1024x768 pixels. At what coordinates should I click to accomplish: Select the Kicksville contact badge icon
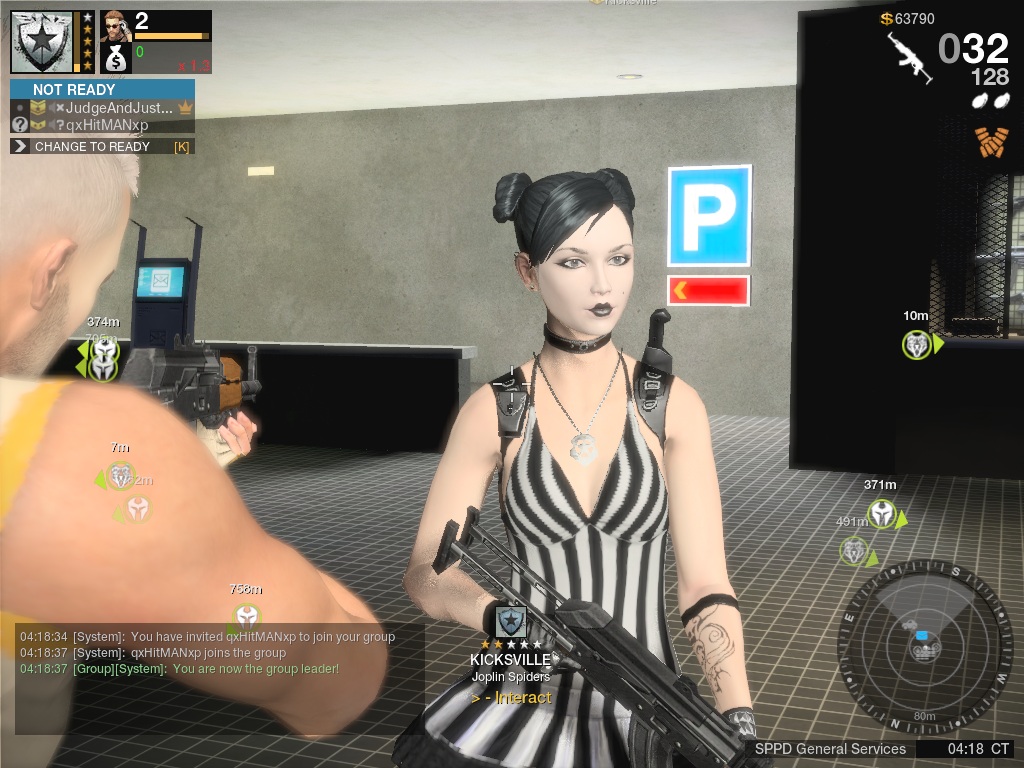coord(511,621)
